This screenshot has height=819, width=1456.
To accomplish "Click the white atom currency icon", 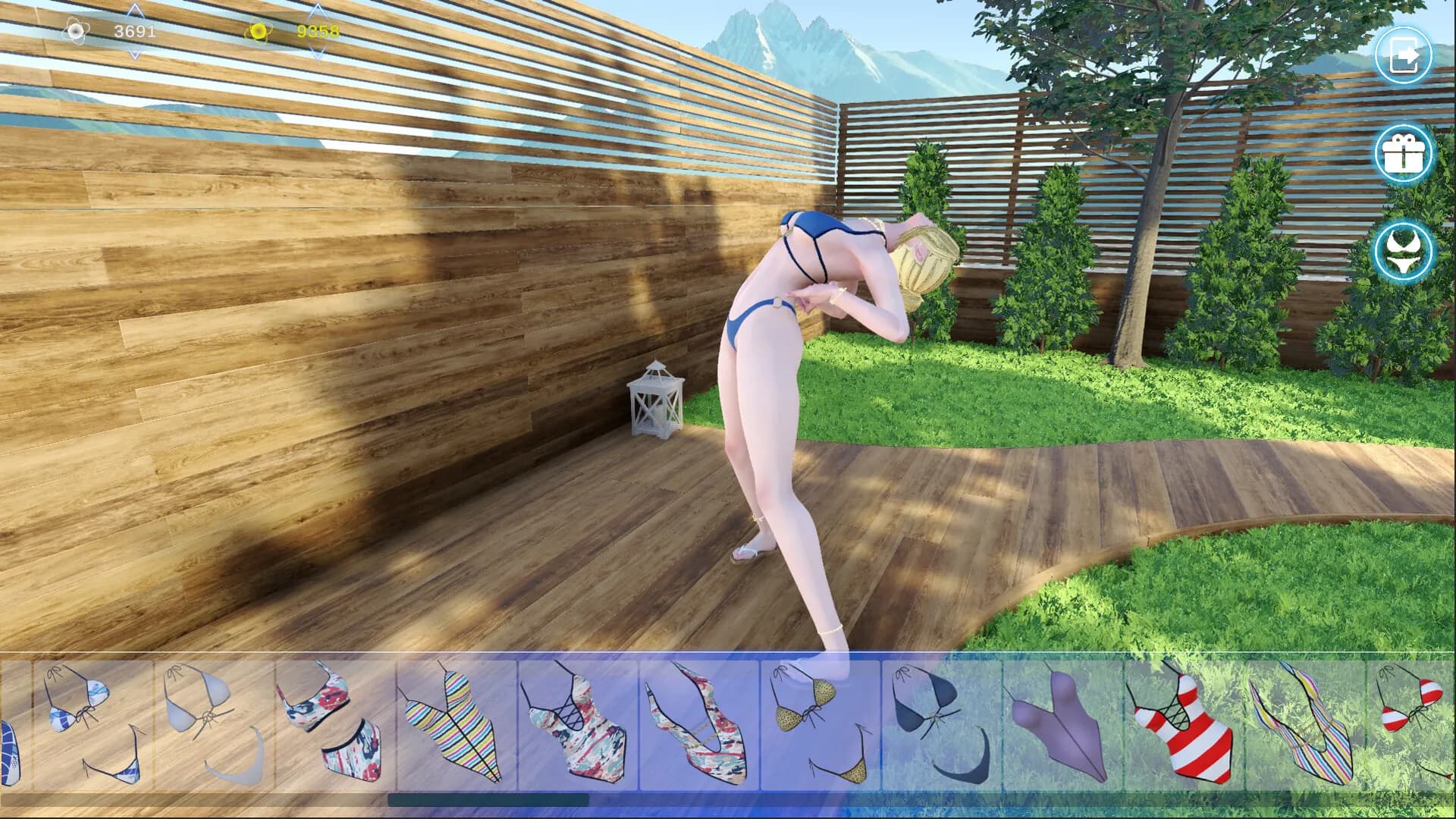I will 77,31.
